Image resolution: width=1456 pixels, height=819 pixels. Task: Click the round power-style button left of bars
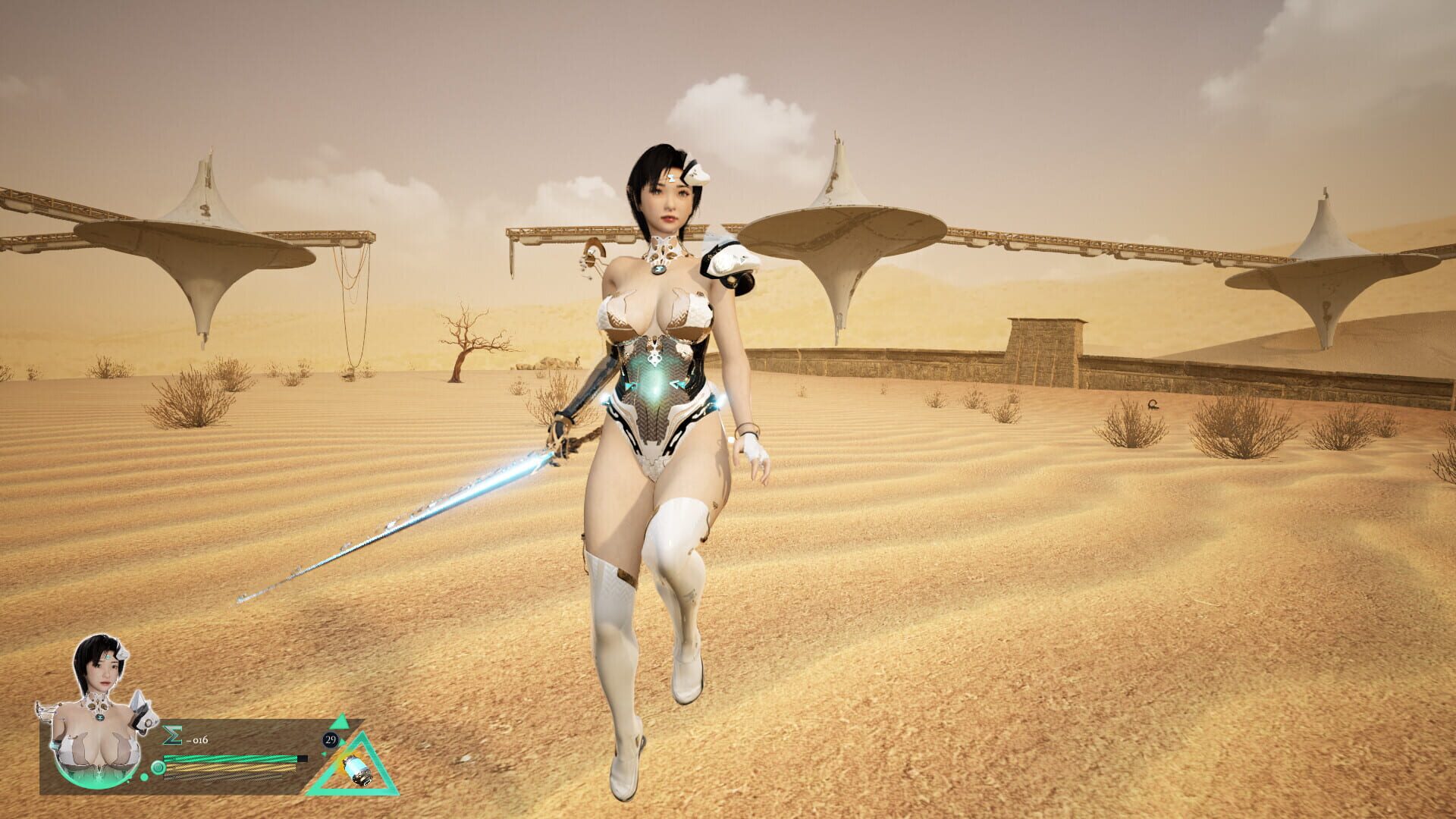click(x=158, y=767)
